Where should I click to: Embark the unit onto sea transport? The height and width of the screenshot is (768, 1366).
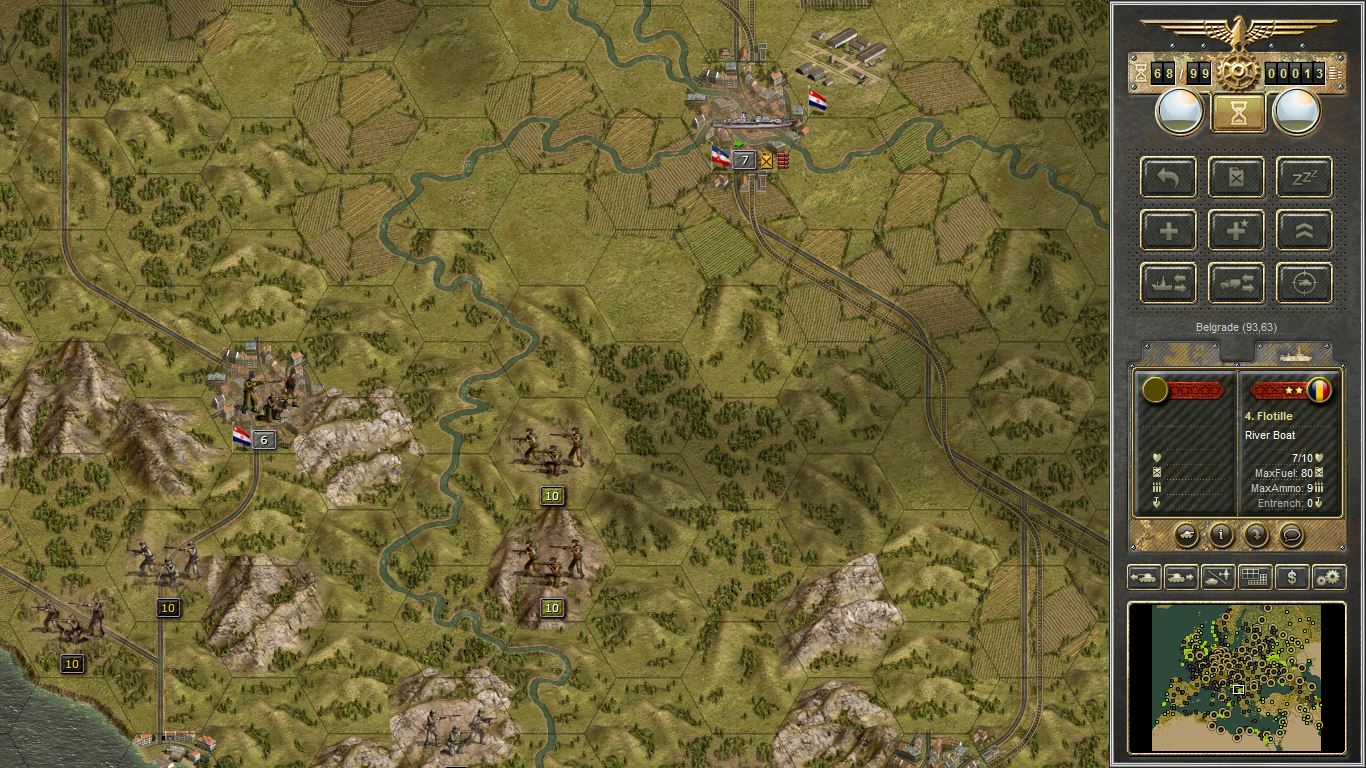point(1167,283)
